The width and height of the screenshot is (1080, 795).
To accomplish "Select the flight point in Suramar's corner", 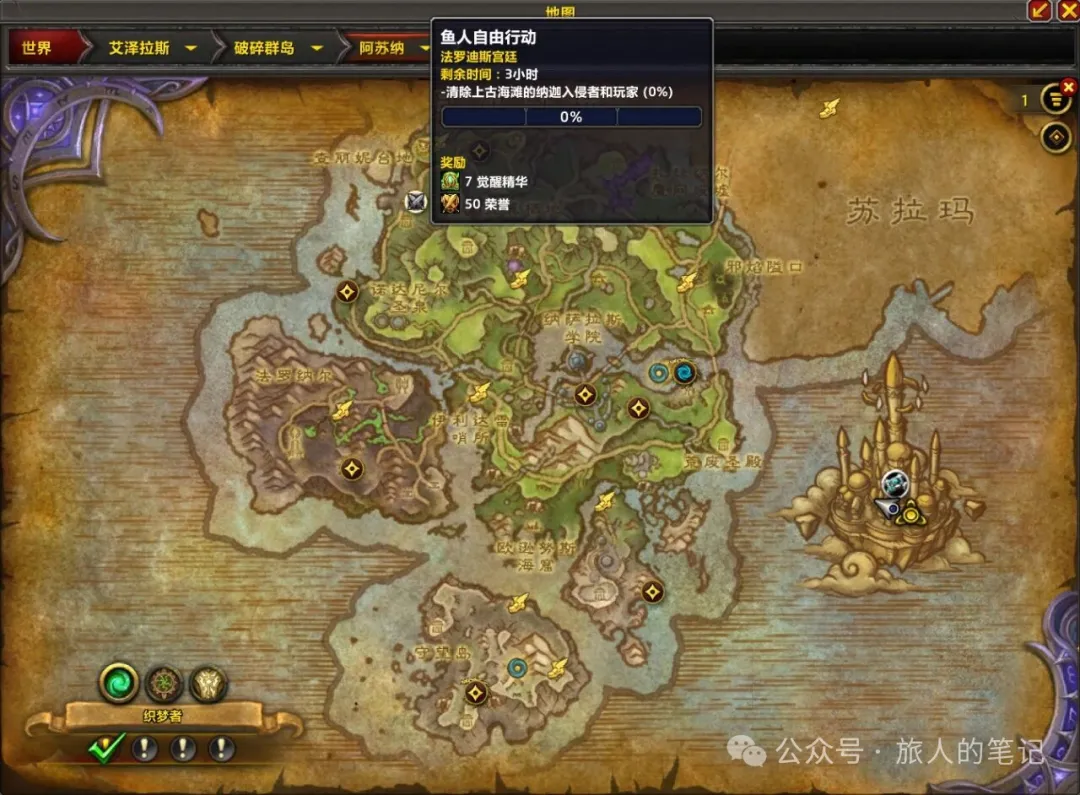I will pos(828,109).
